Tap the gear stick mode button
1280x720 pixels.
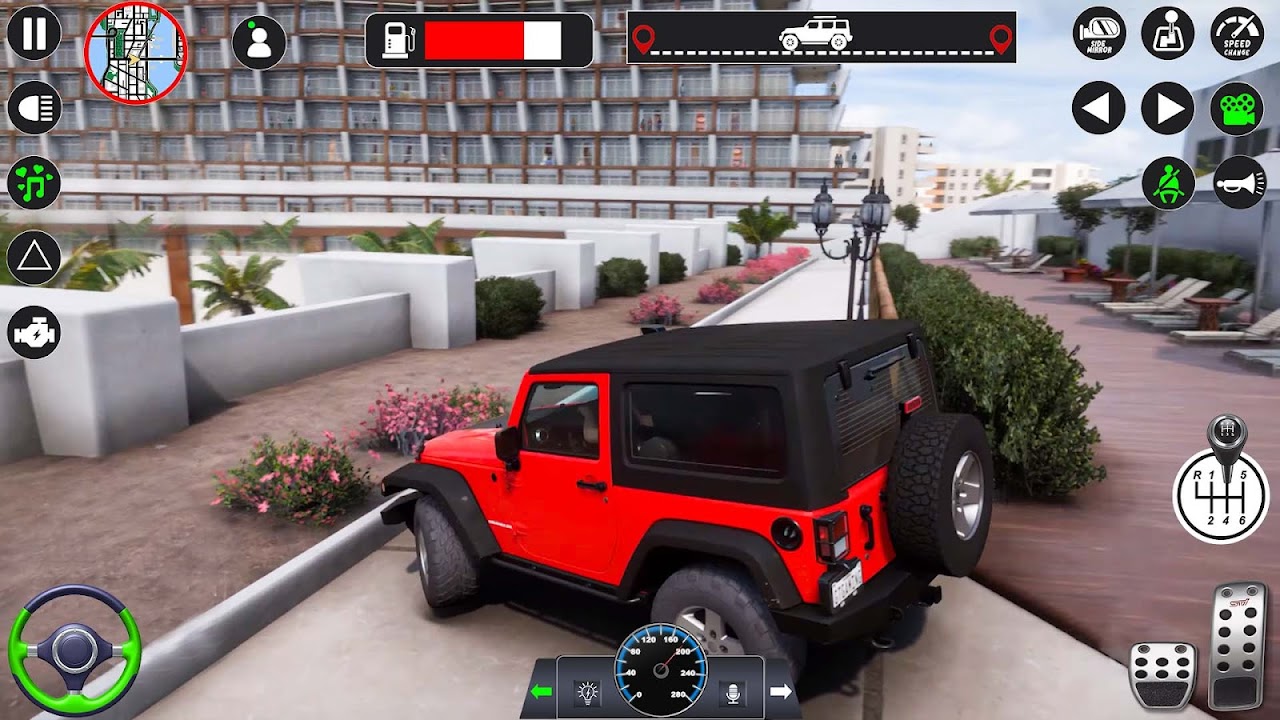tap(1168, 33)
